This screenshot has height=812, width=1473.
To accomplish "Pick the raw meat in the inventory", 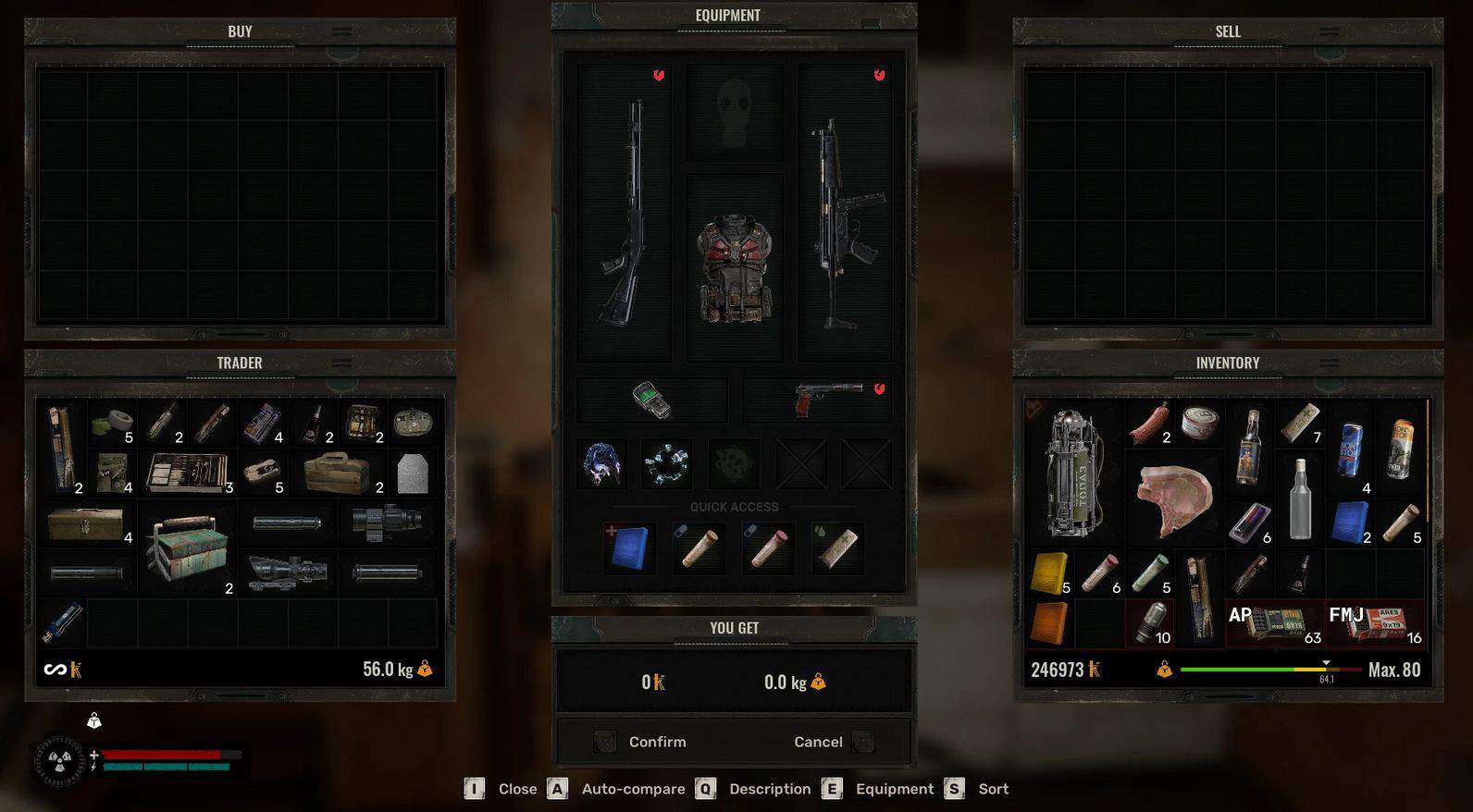I will coord(1173,499).
